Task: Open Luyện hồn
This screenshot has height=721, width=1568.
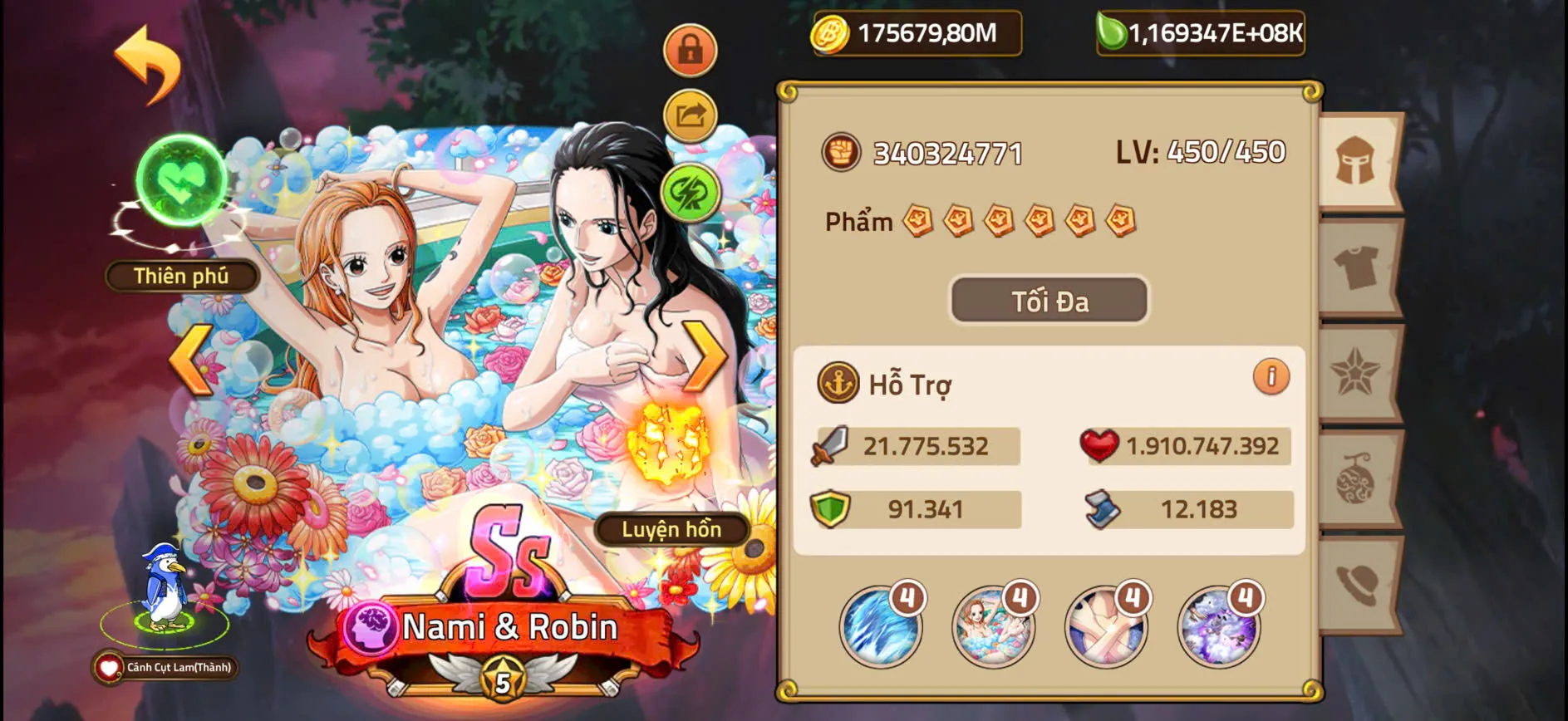Action: click(672, 530)
